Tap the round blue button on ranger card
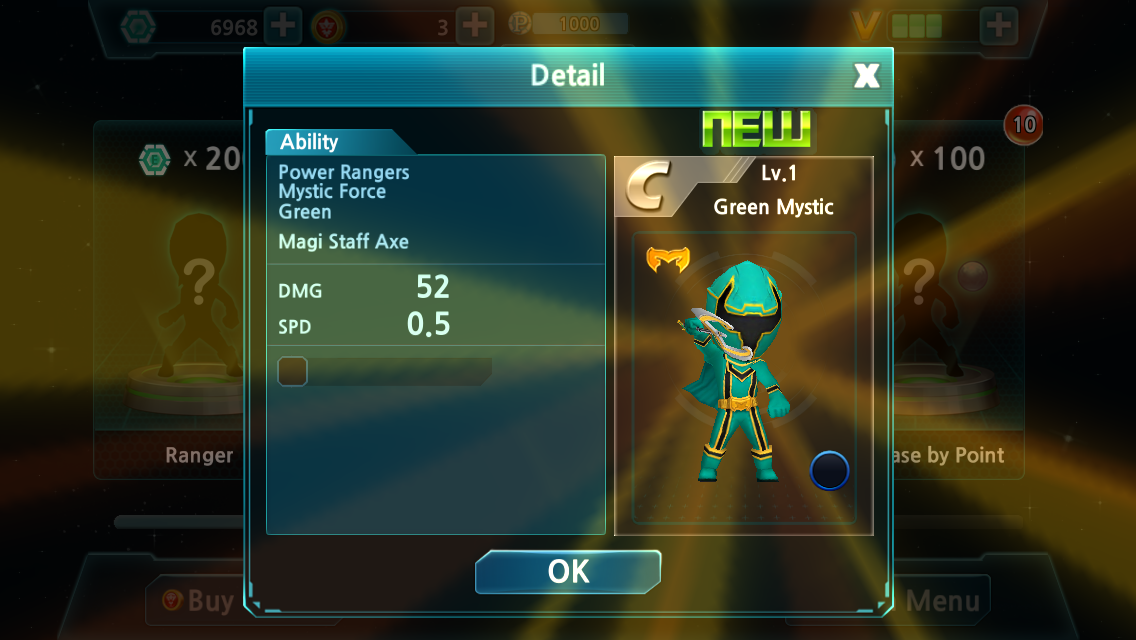 point(829,471)
